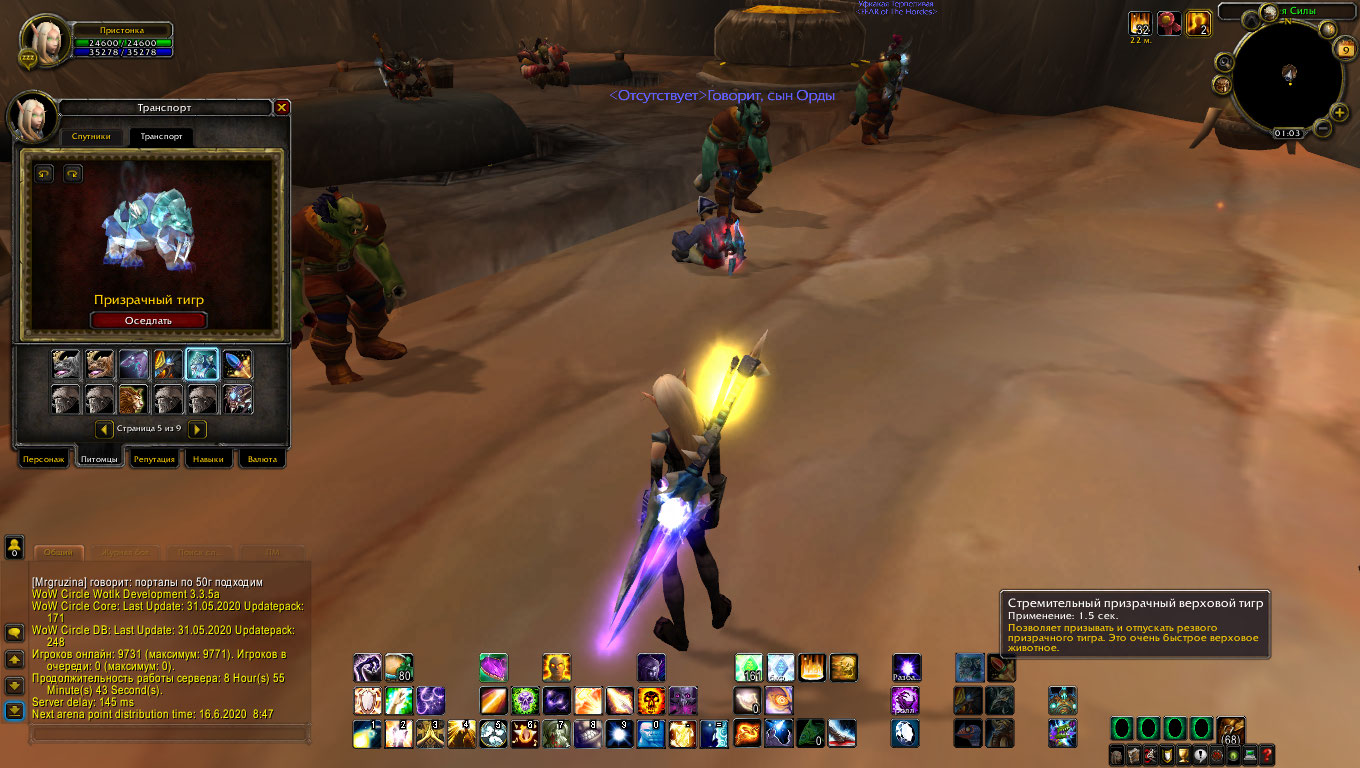Close the Транспорт window
The width and height of the screenshot is (1360, 768).
coord(282,107)
